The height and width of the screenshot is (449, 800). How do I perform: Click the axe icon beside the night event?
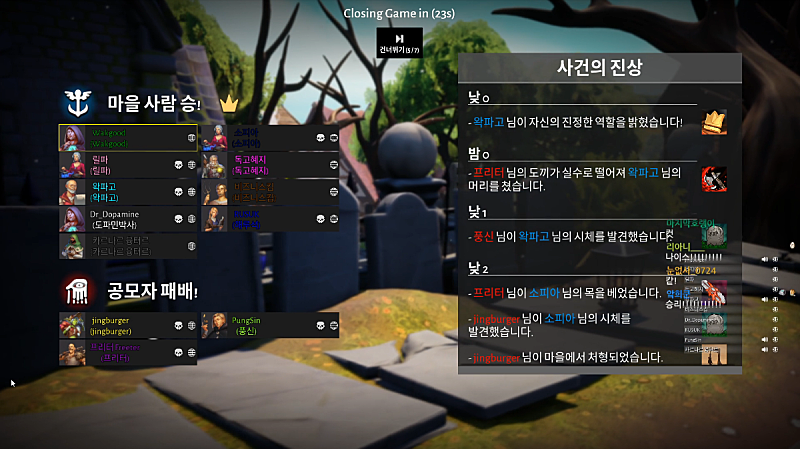pos(714,180)
